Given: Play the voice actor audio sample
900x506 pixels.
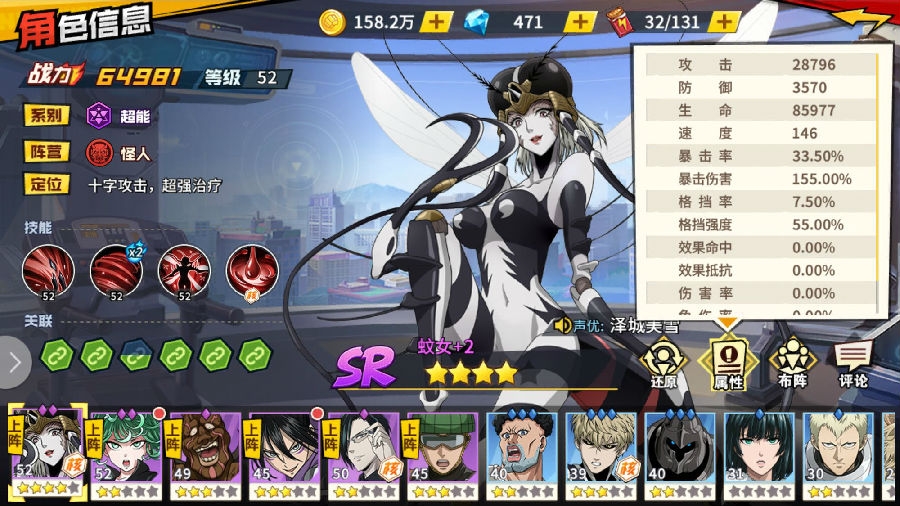Looking at the screenshot, I should [564, 325].
